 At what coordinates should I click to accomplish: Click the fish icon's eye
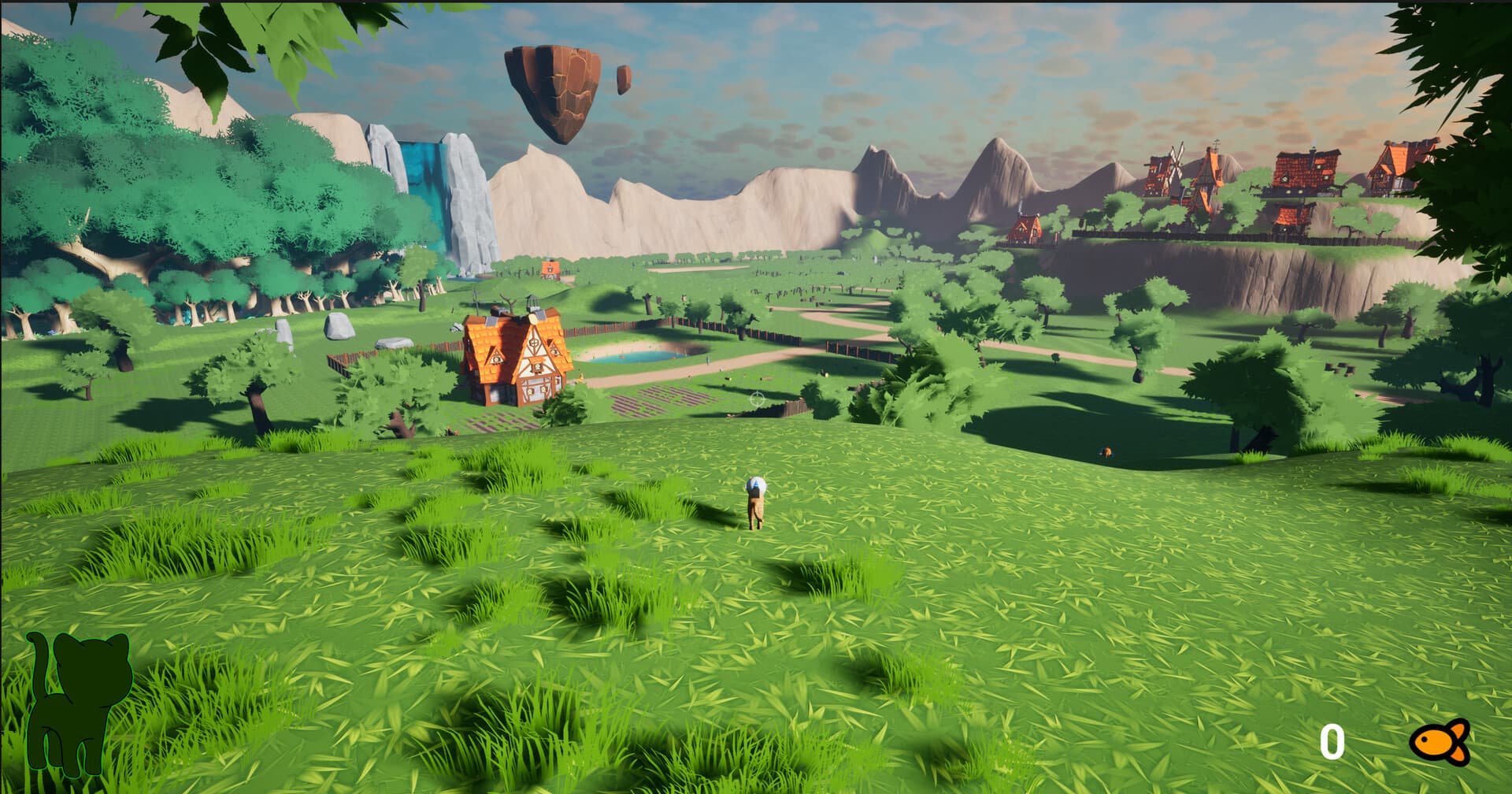pyautogui.click(x=1424, y=739)
